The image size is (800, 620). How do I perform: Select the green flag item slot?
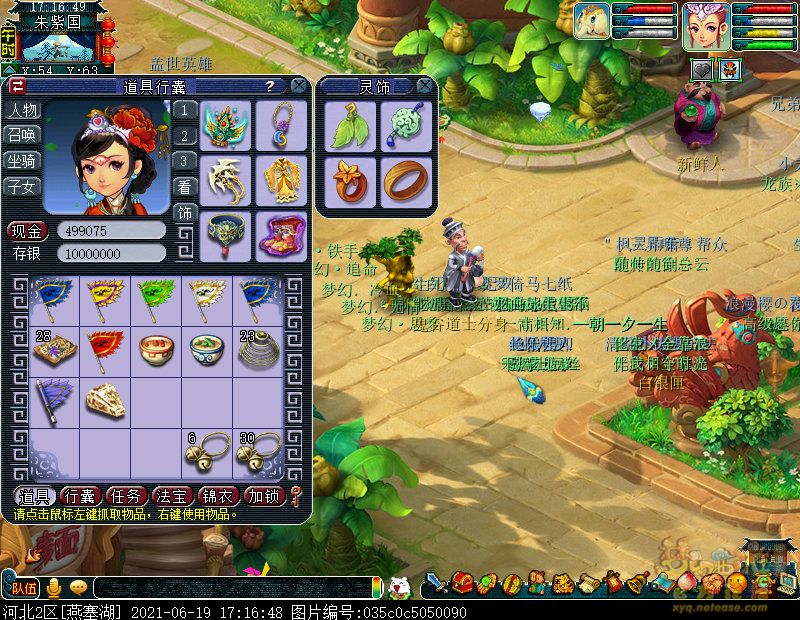[x=155, y=296]
